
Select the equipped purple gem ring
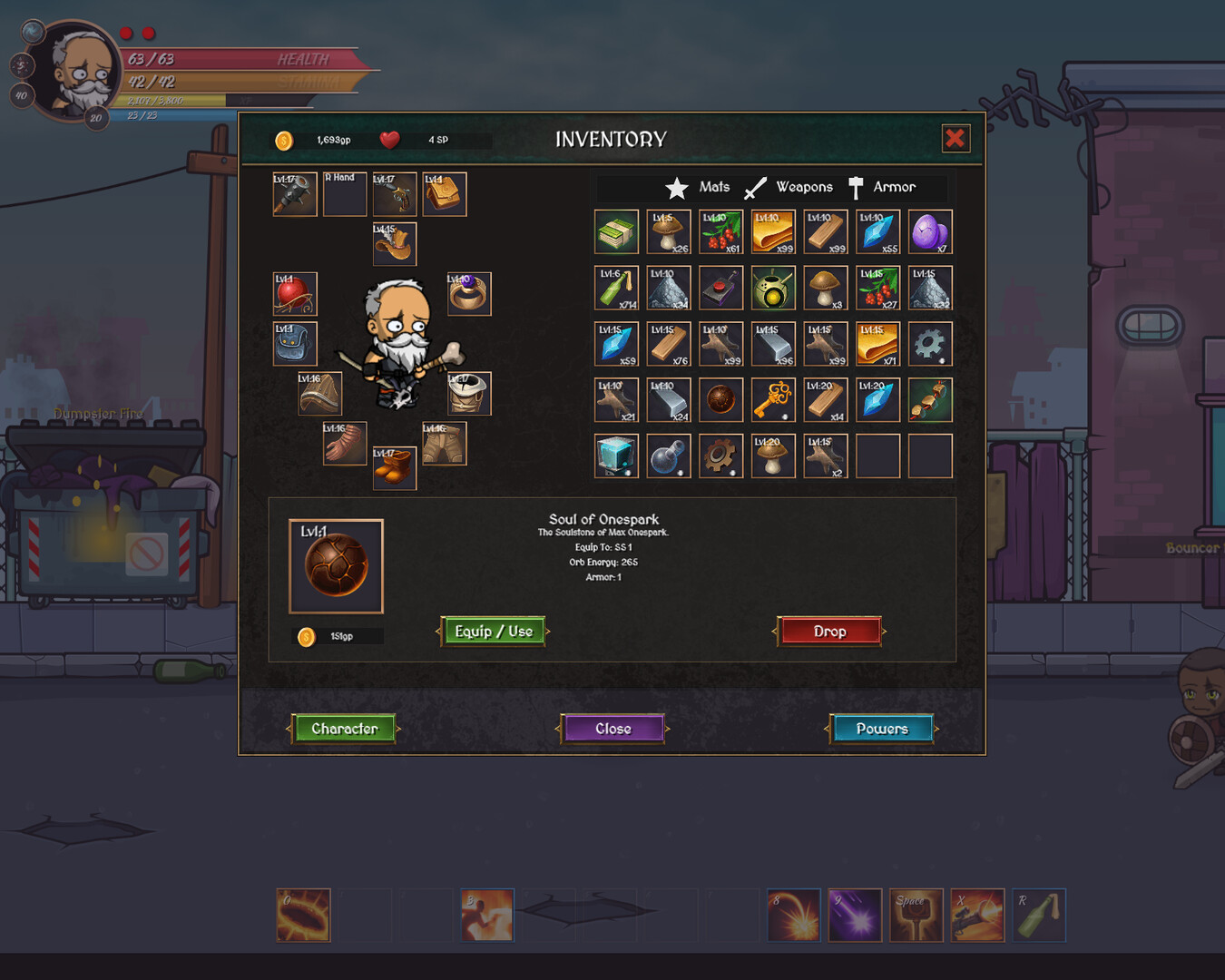pos(469,294)
